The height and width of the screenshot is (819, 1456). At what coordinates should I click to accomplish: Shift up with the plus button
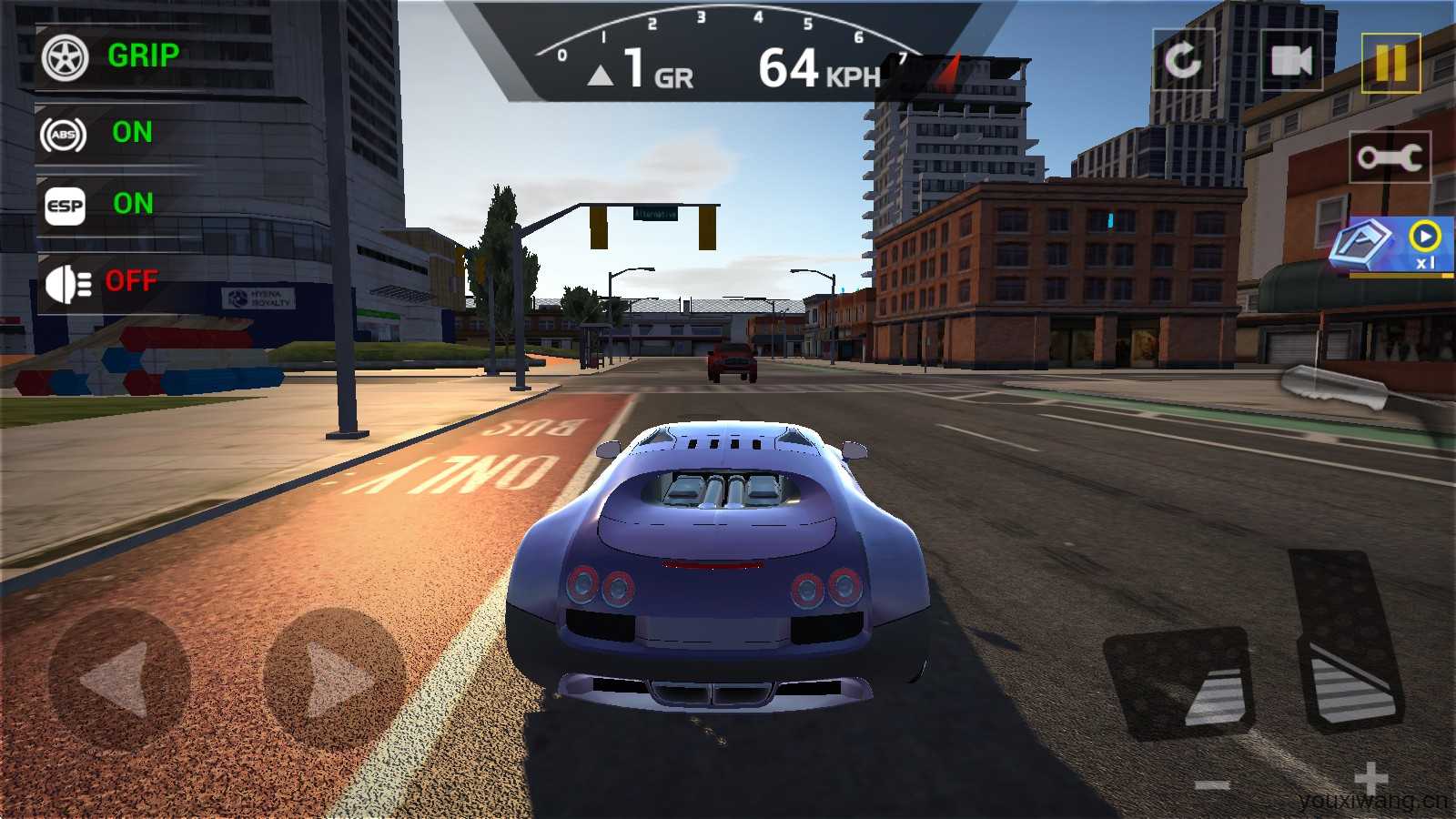1370,779
